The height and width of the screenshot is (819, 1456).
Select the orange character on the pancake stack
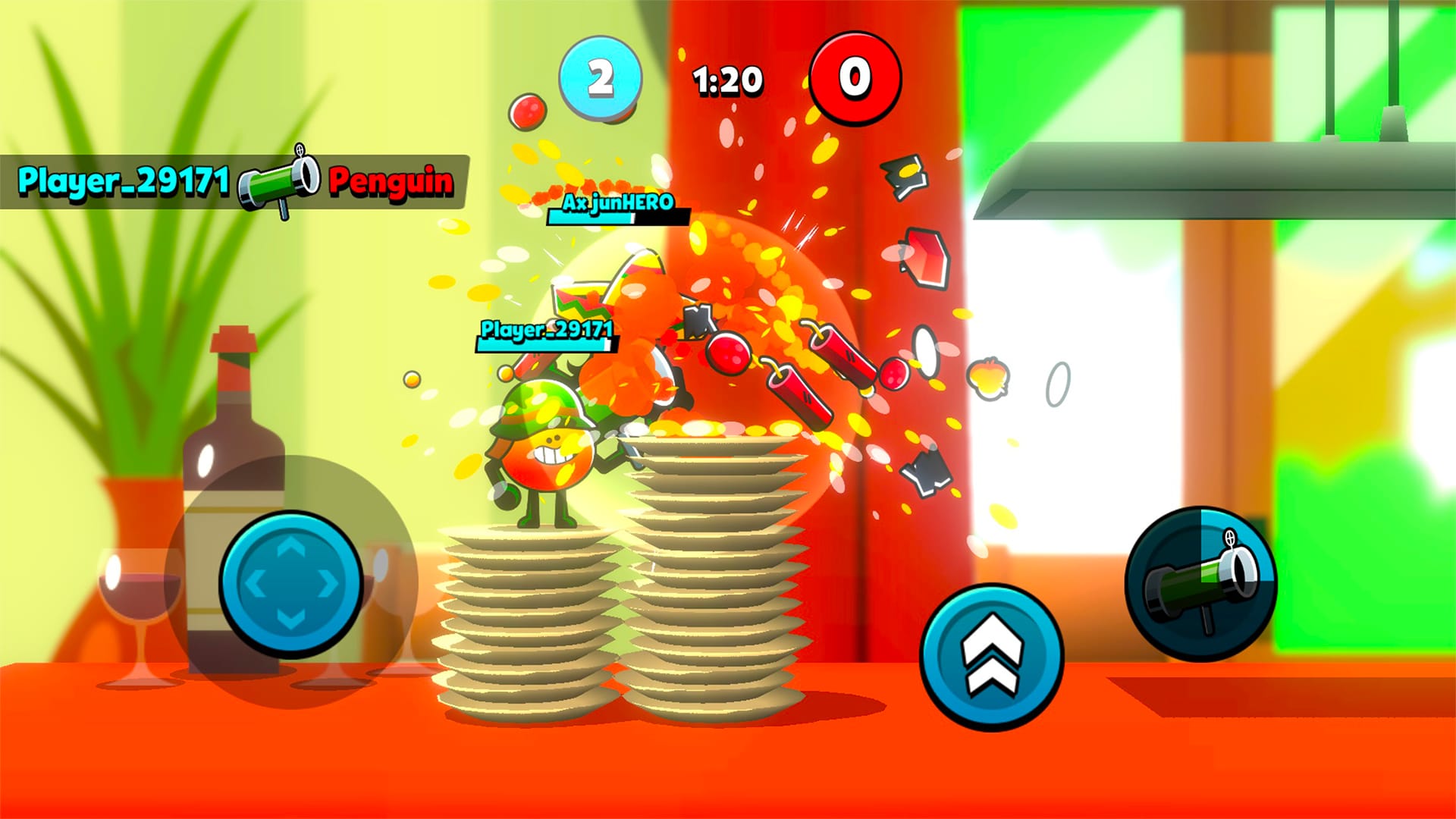point(546,447)
